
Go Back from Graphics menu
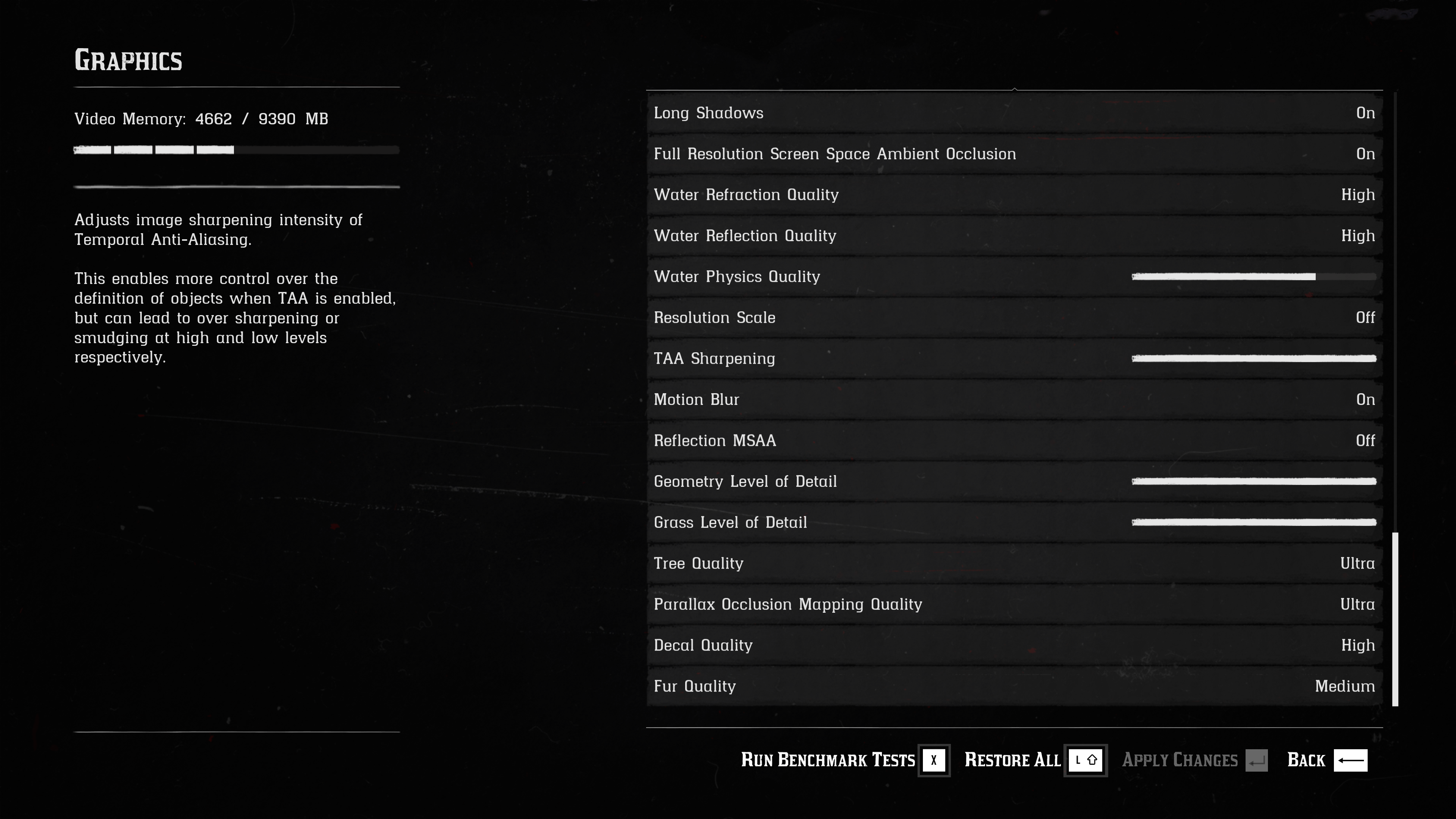point(1326,760)
